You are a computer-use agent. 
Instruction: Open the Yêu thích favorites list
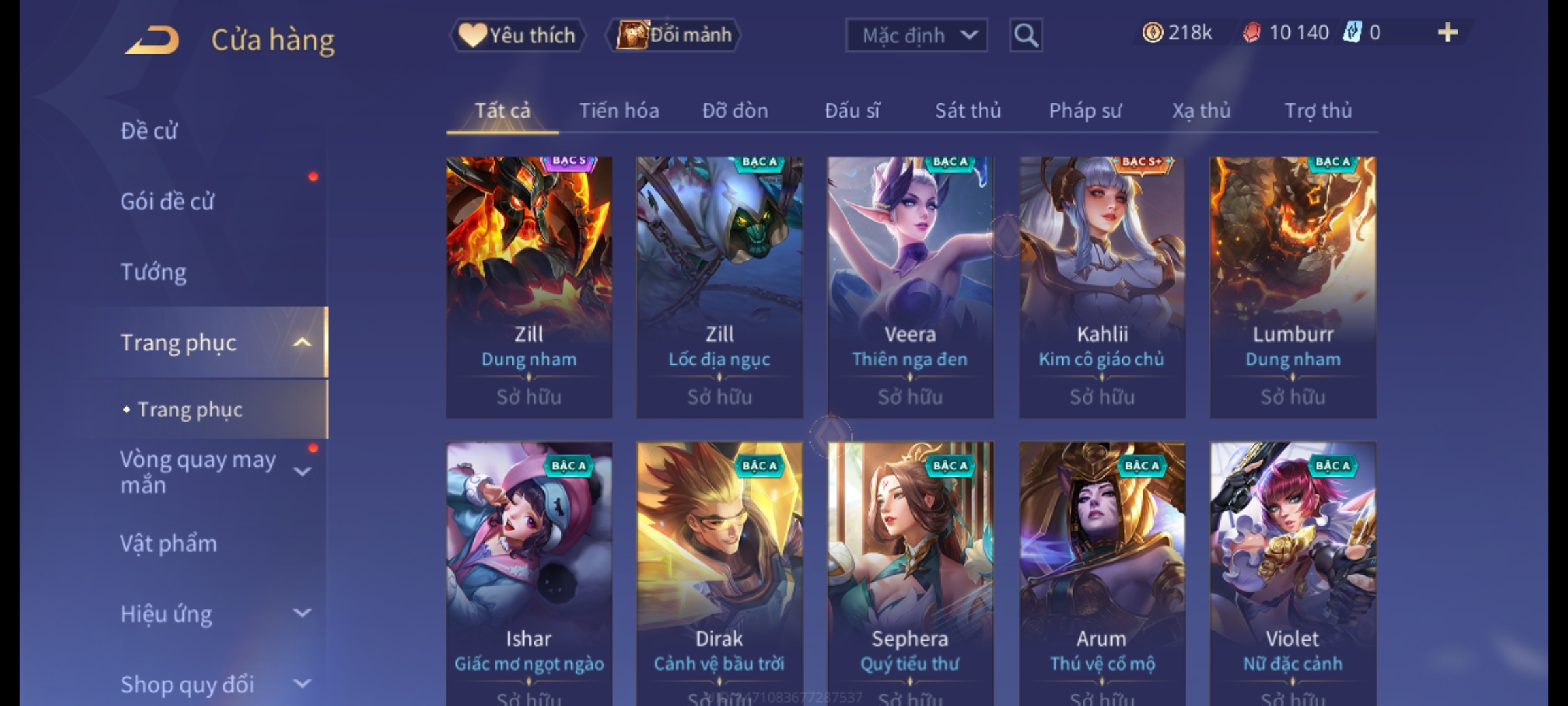click(x=517, y=35)
